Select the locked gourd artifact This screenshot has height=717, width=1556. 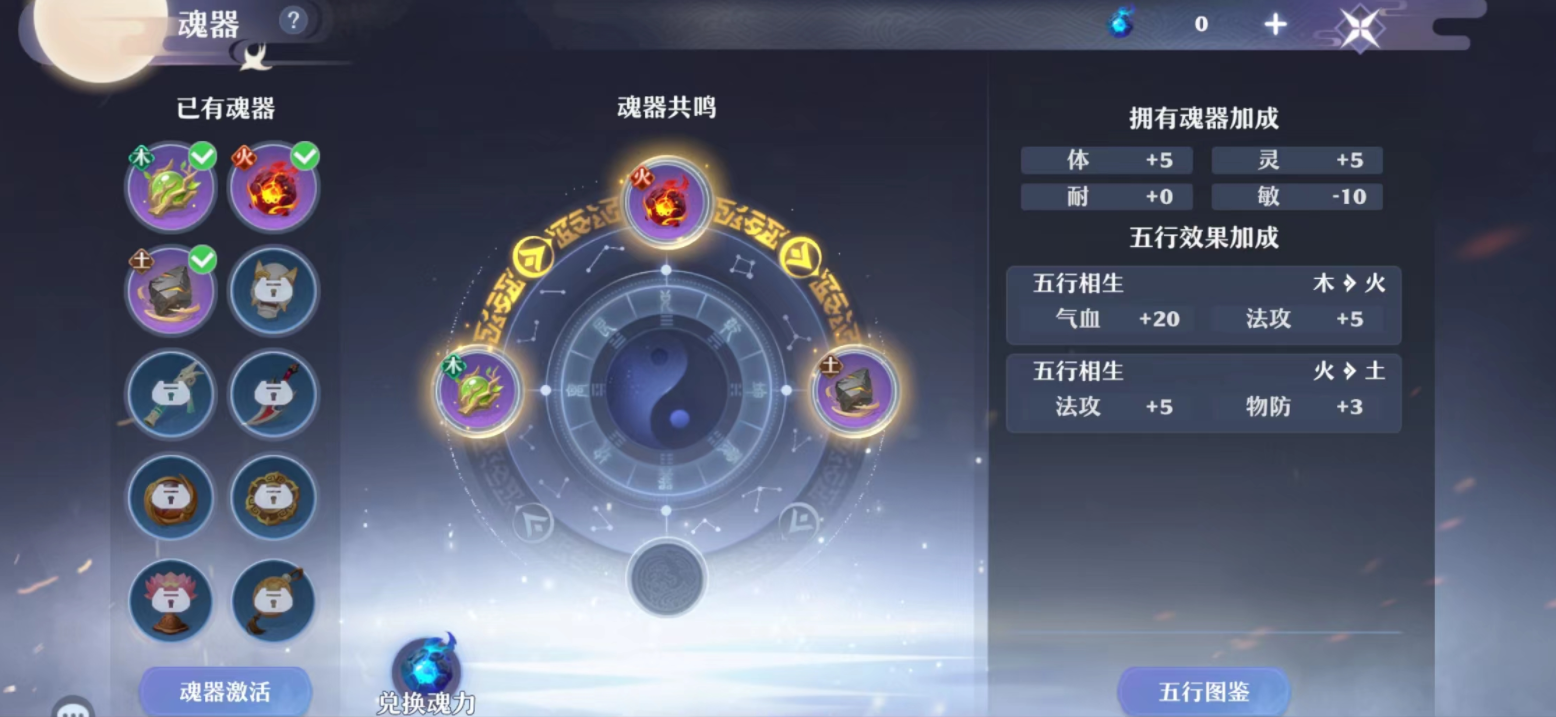coord(273,600)
